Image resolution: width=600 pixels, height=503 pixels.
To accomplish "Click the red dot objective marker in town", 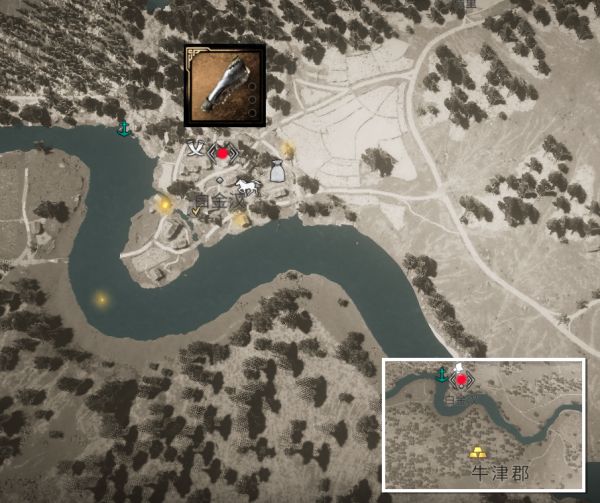I will (223, 152).
